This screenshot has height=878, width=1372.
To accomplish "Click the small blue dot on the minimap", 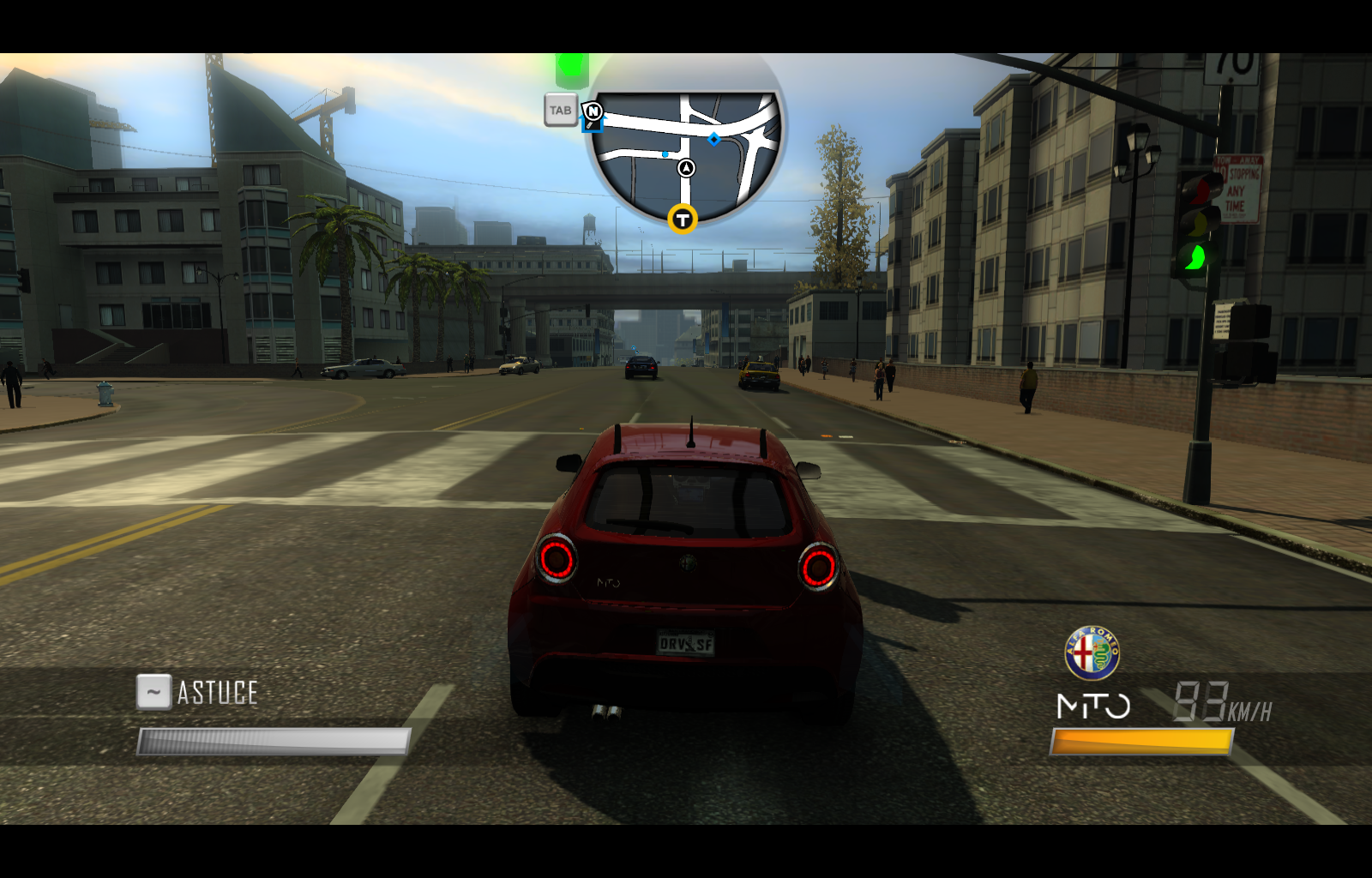I will pyautogui.click(x=665, y=154).
